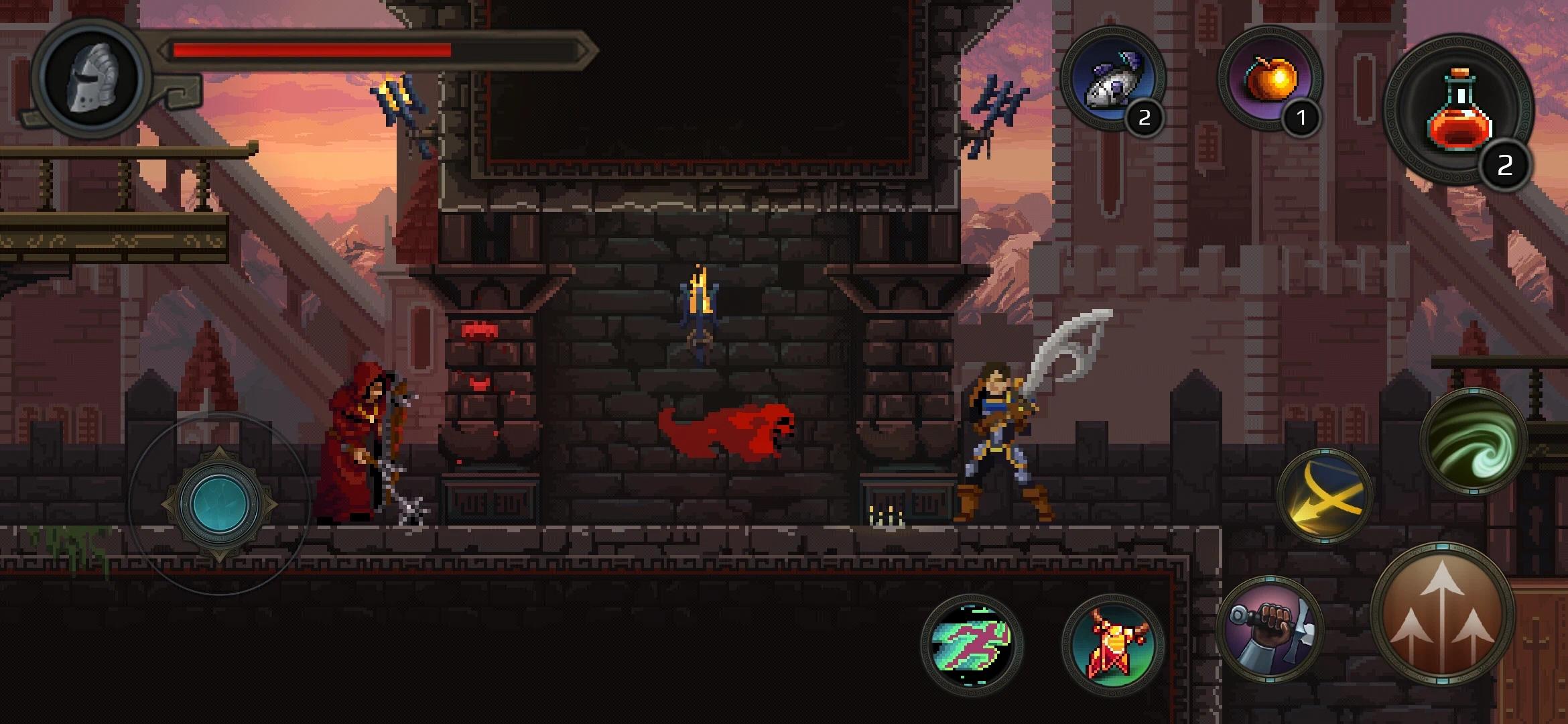Screen dimensions: 1568x724
Task: Tap the count badge on the fish item
Action: [1145, 116]
